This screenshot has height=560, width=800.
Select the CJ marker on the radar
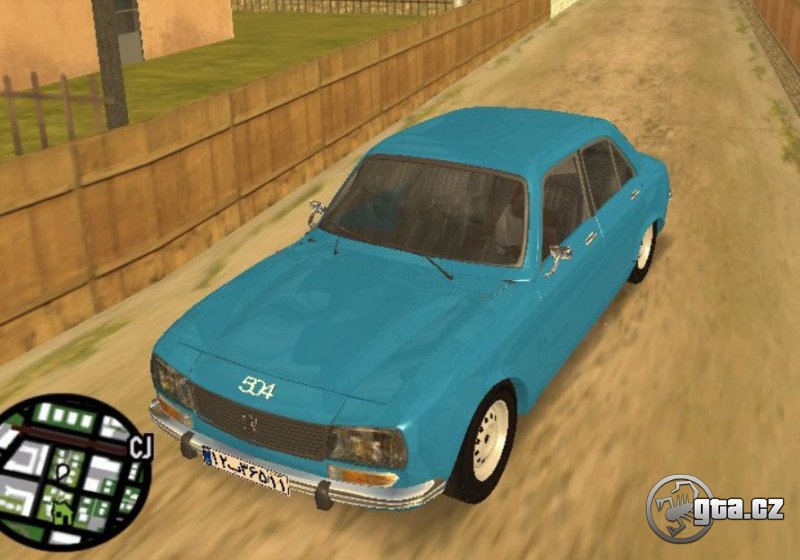139,448
